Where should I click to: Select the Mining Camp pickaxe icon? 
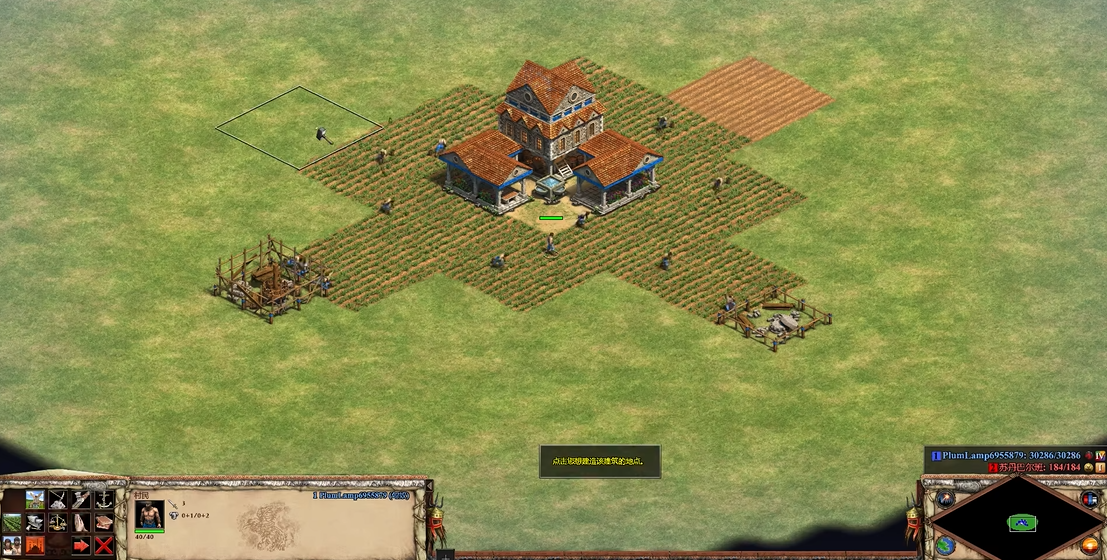58,499
